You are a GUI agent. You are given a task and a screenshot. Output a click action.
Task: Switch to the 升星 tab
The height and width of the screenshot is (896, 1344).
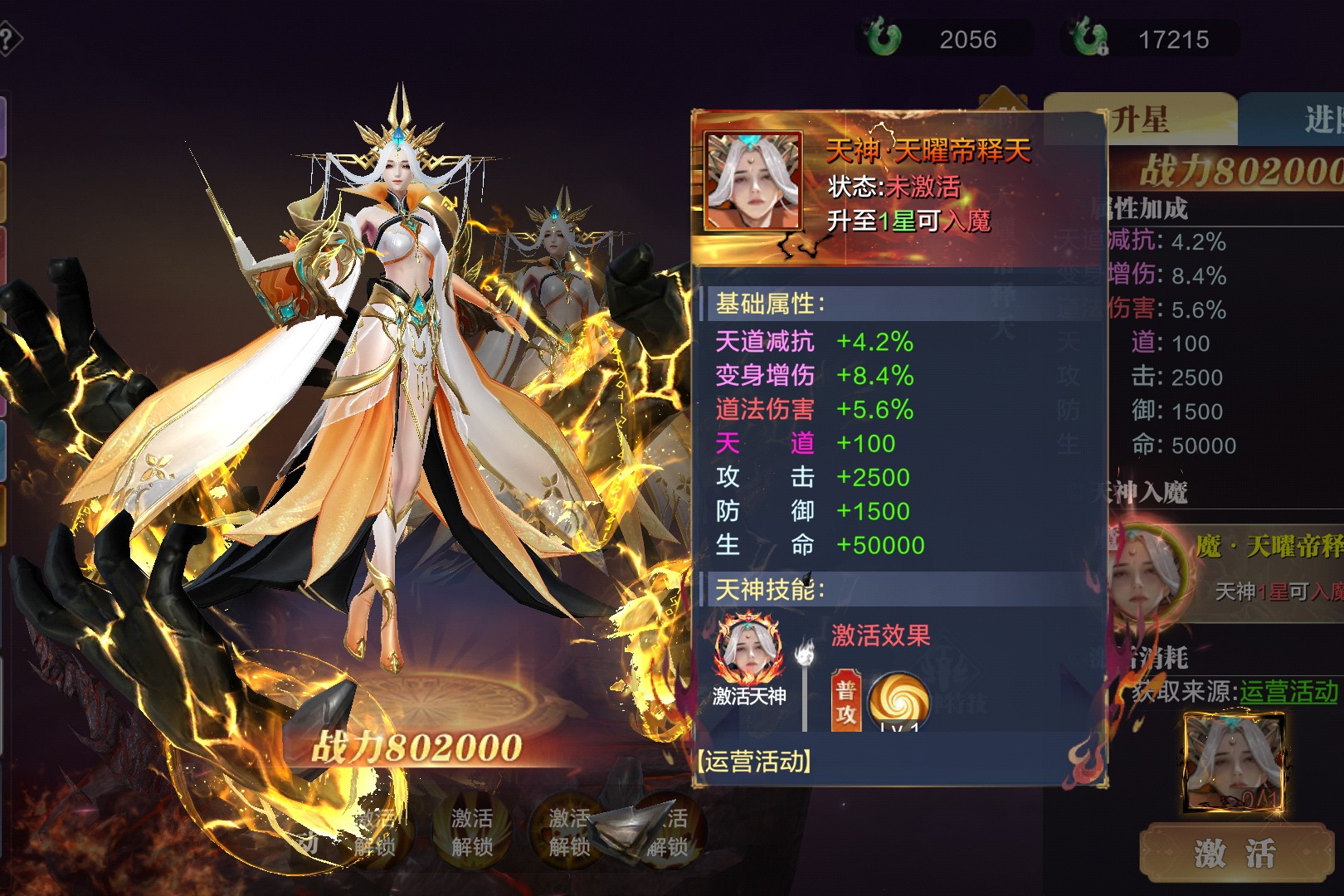(1141, 120)
